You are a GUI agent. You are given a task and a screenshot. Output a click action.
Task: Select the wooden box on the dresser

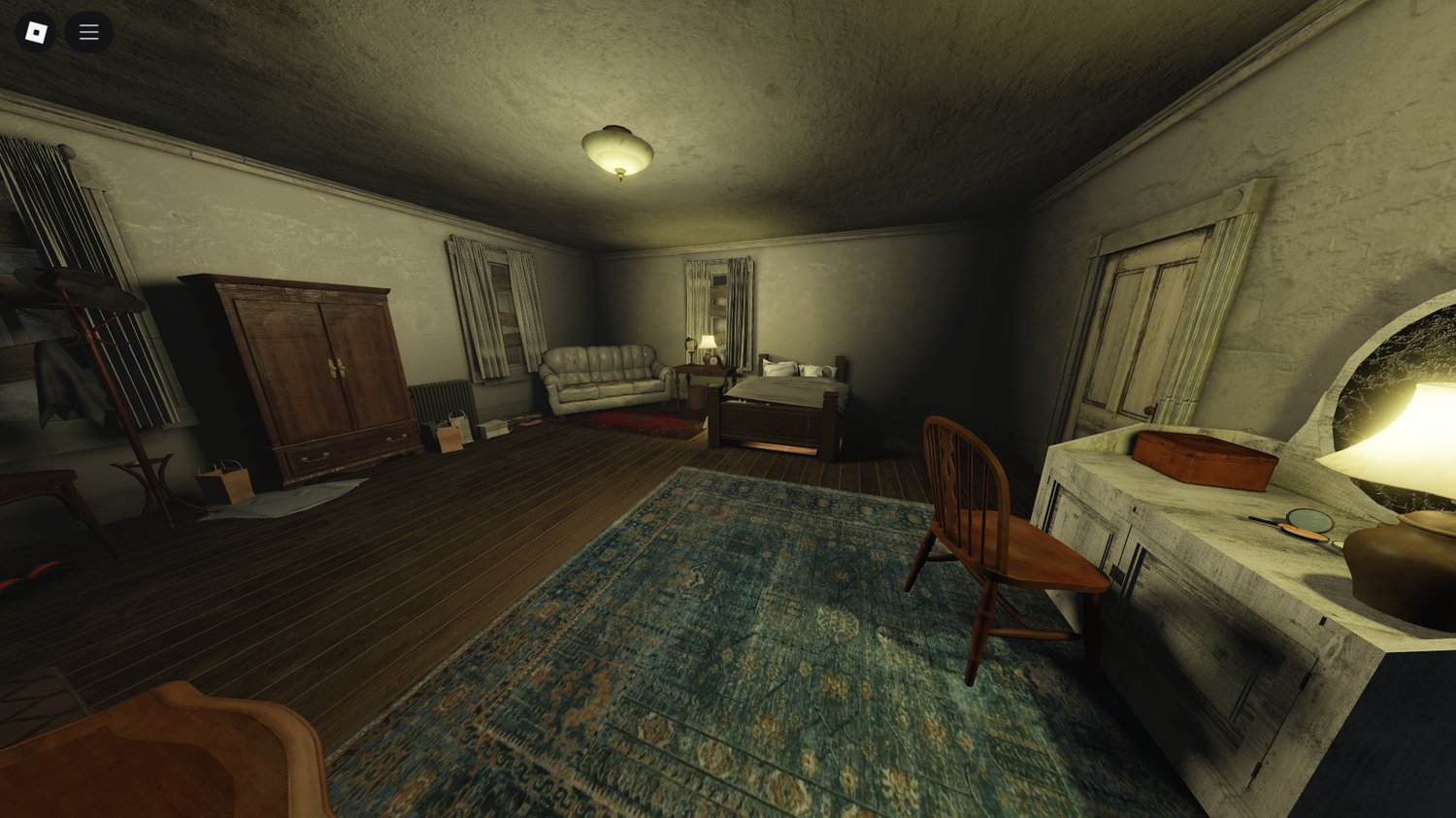[1204, 458]
